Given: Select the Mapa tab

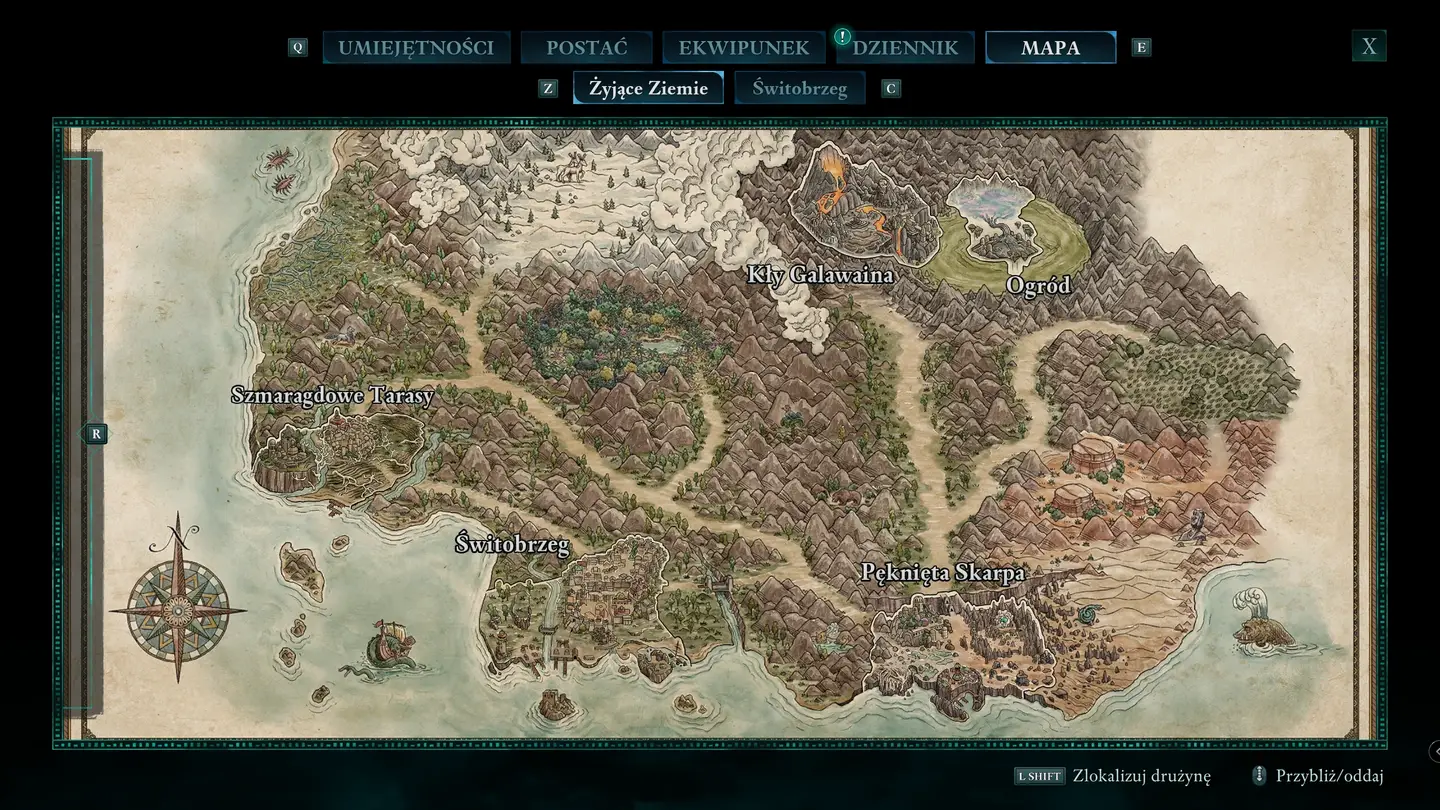Looking at the screenshot, I should (x=1050, y=47).
